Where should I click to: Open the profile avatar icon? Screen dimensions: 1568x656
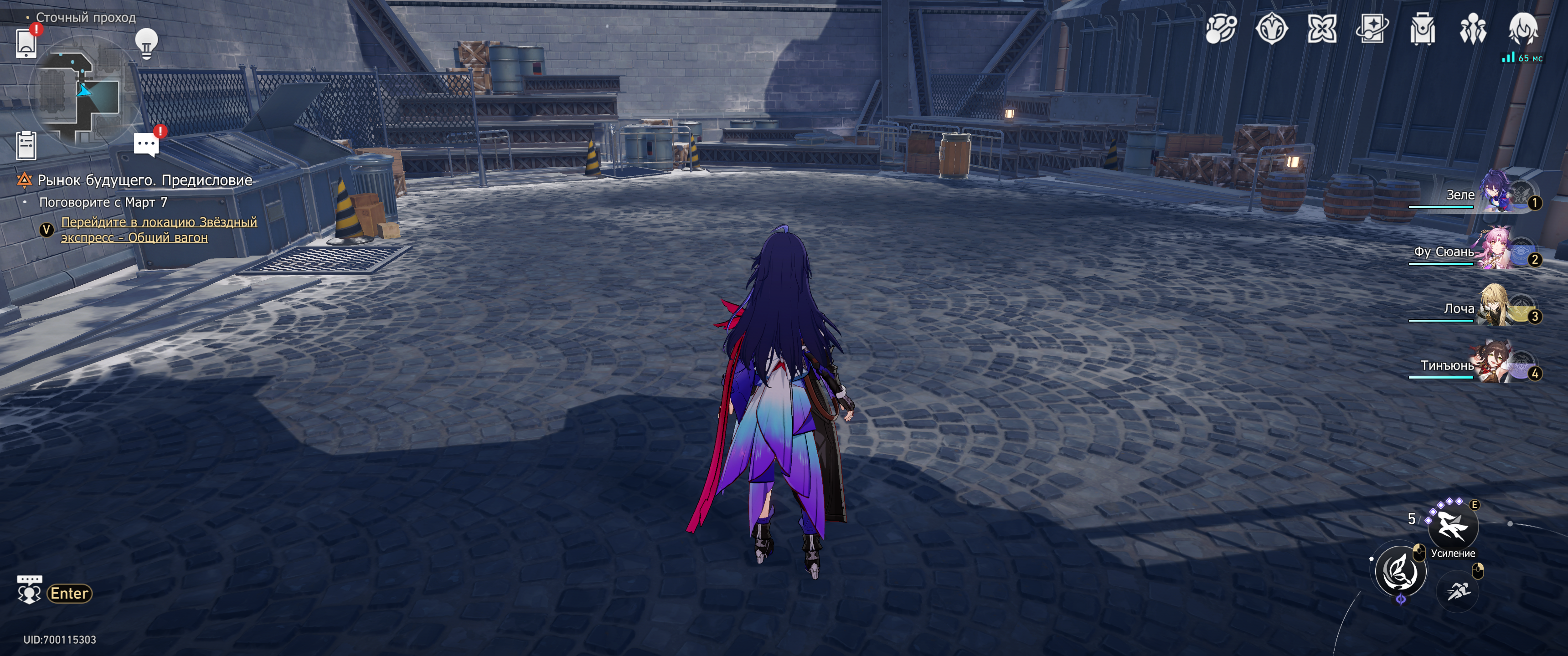(1523, 29)
